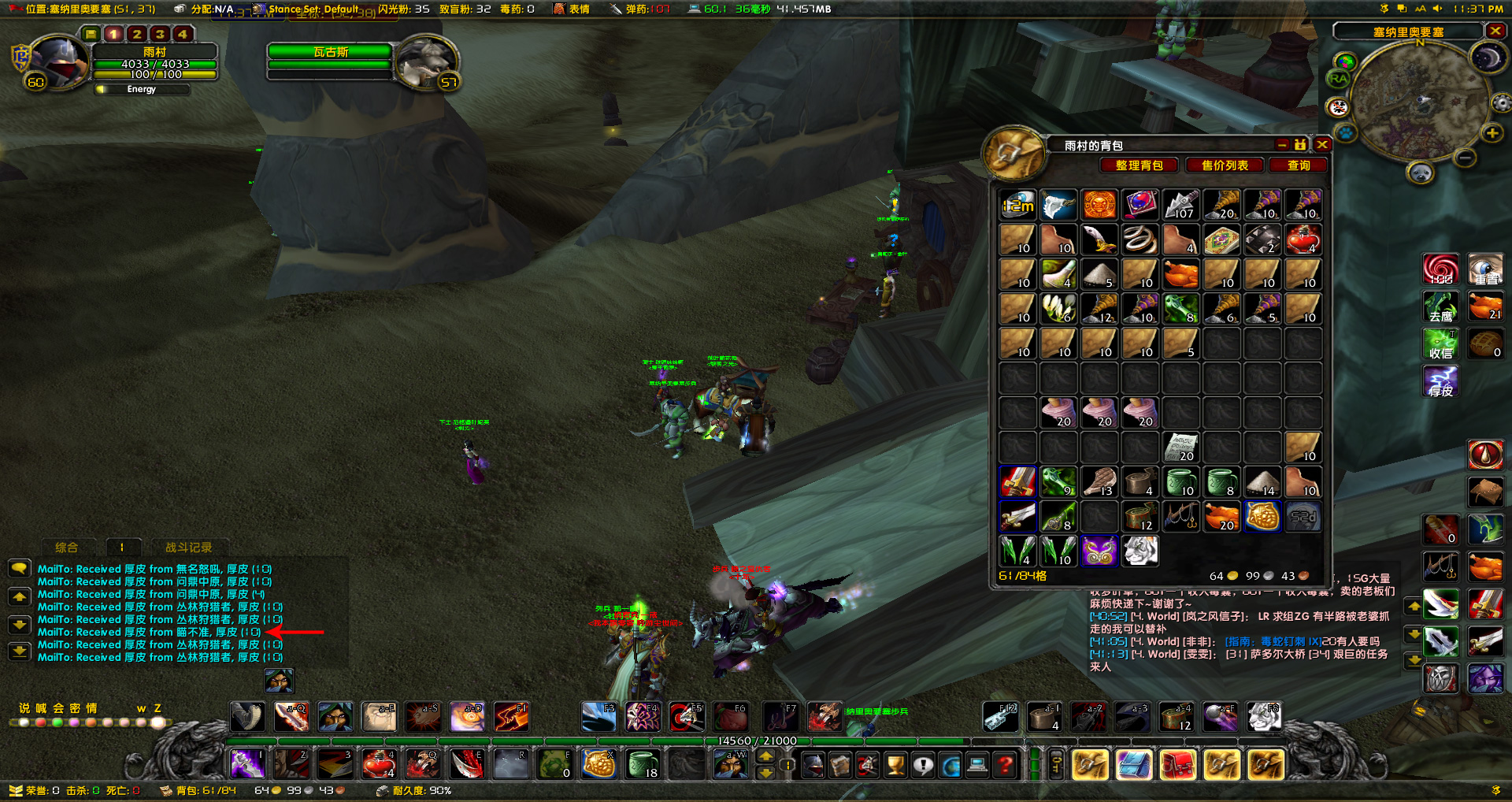Cast 厚皮 from the right action bar

tap(1440, 381)
